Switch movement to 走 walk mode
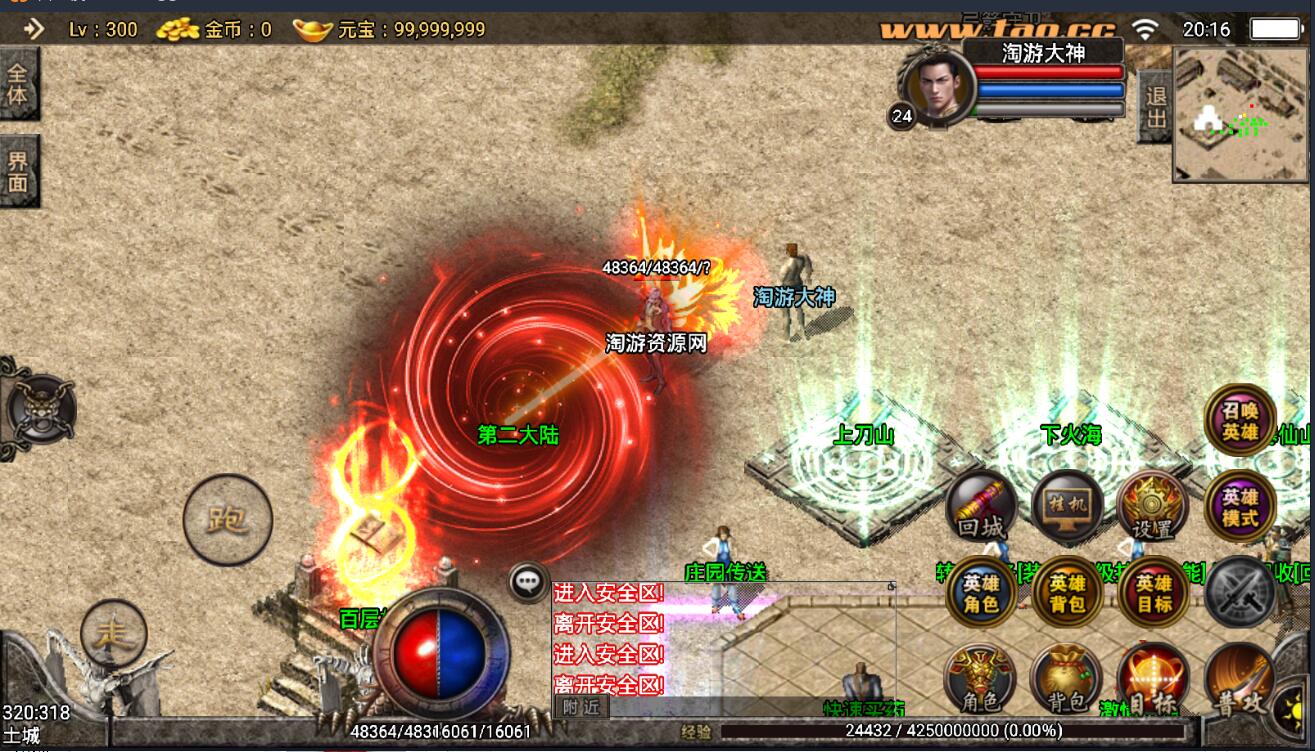 tap(114, 632)
